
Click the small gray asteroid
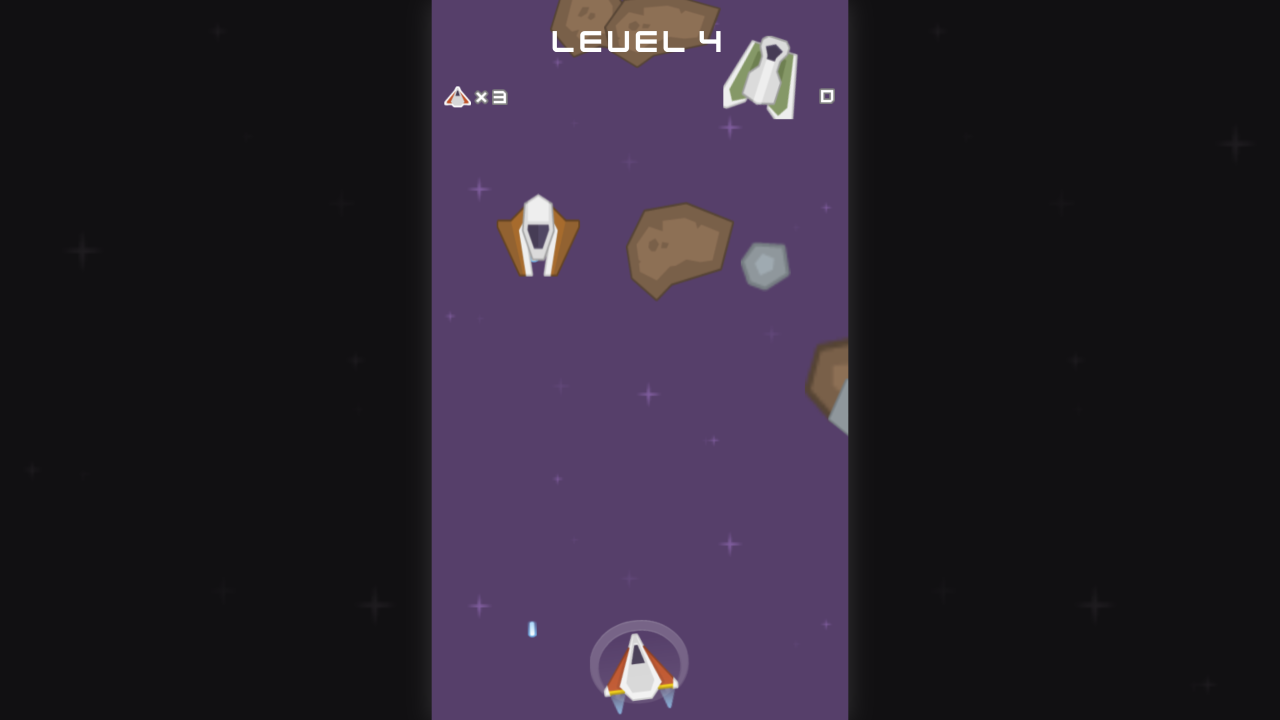coord(765,264)
